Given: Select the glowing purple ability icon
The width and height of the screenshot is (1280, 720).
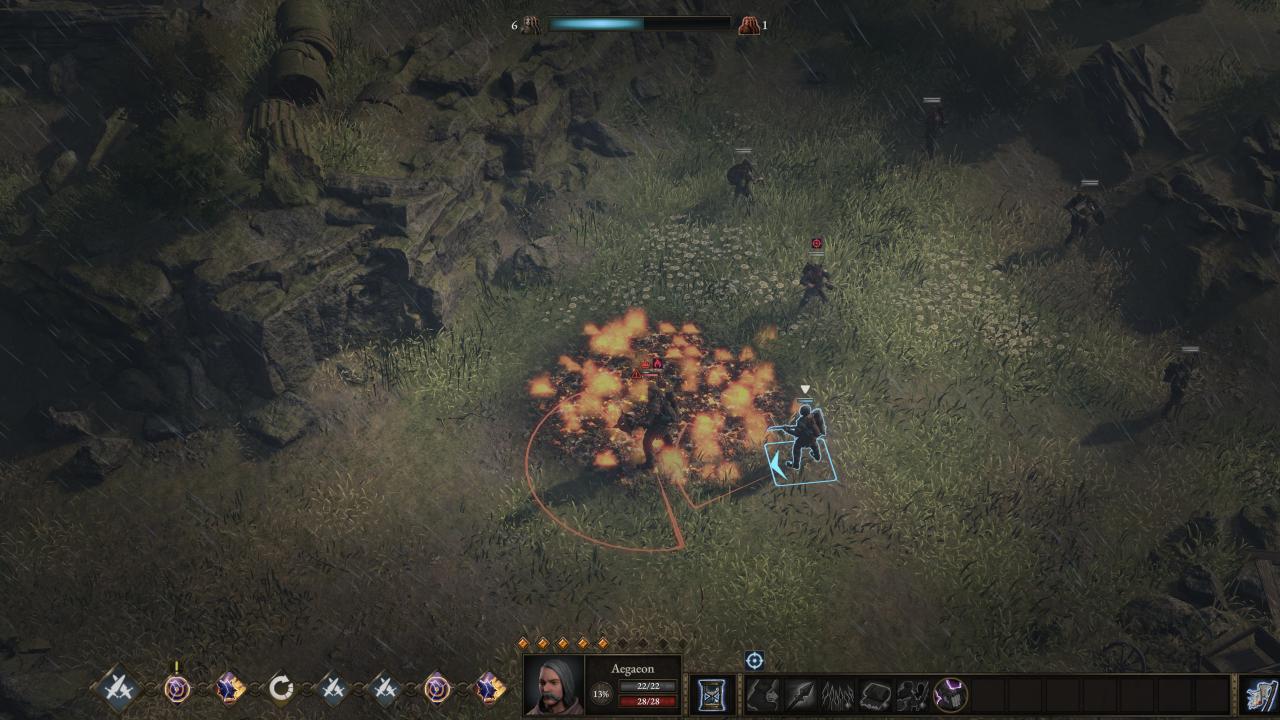Looking at the screenshot, I should point(950,694).
